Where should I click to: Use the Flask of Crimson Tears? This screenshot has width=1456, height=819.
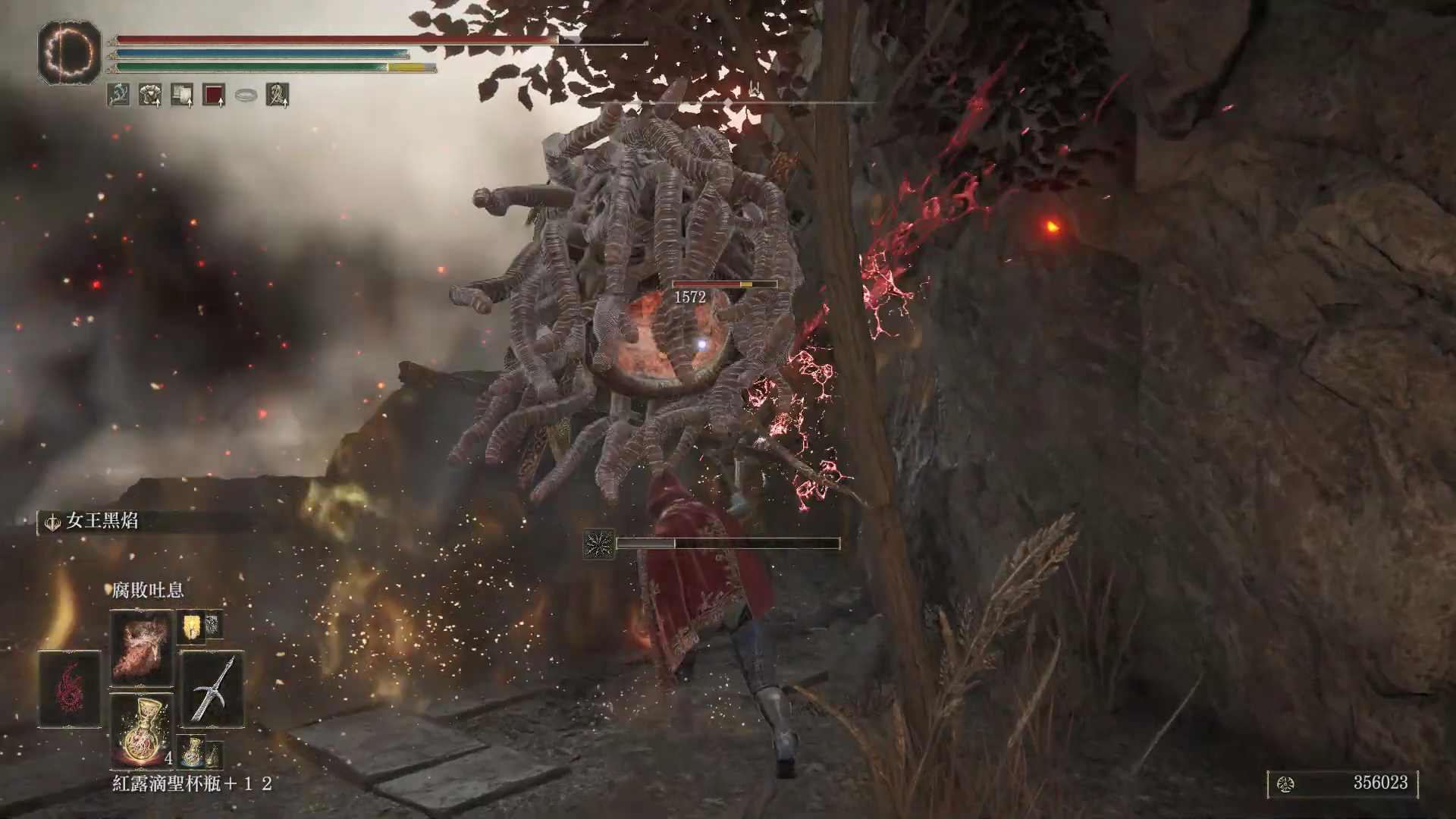(142, 730)
